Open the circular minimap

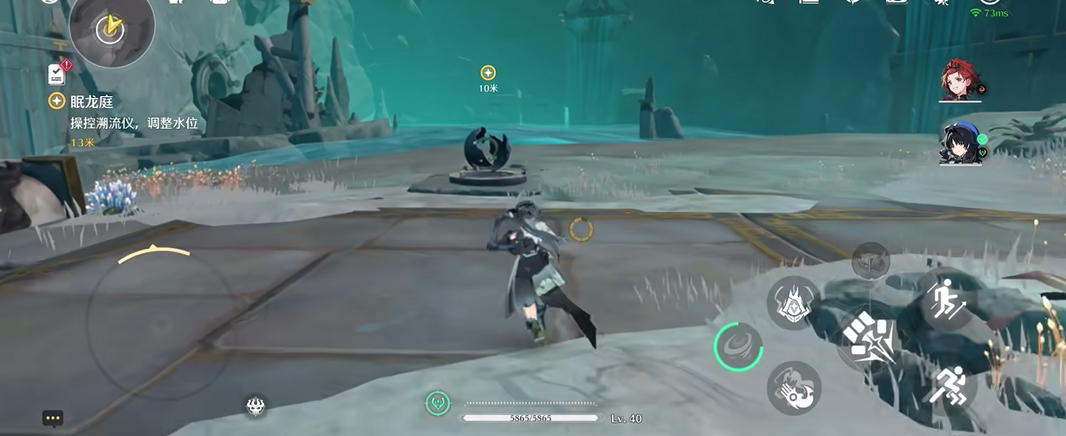[111, 28]
